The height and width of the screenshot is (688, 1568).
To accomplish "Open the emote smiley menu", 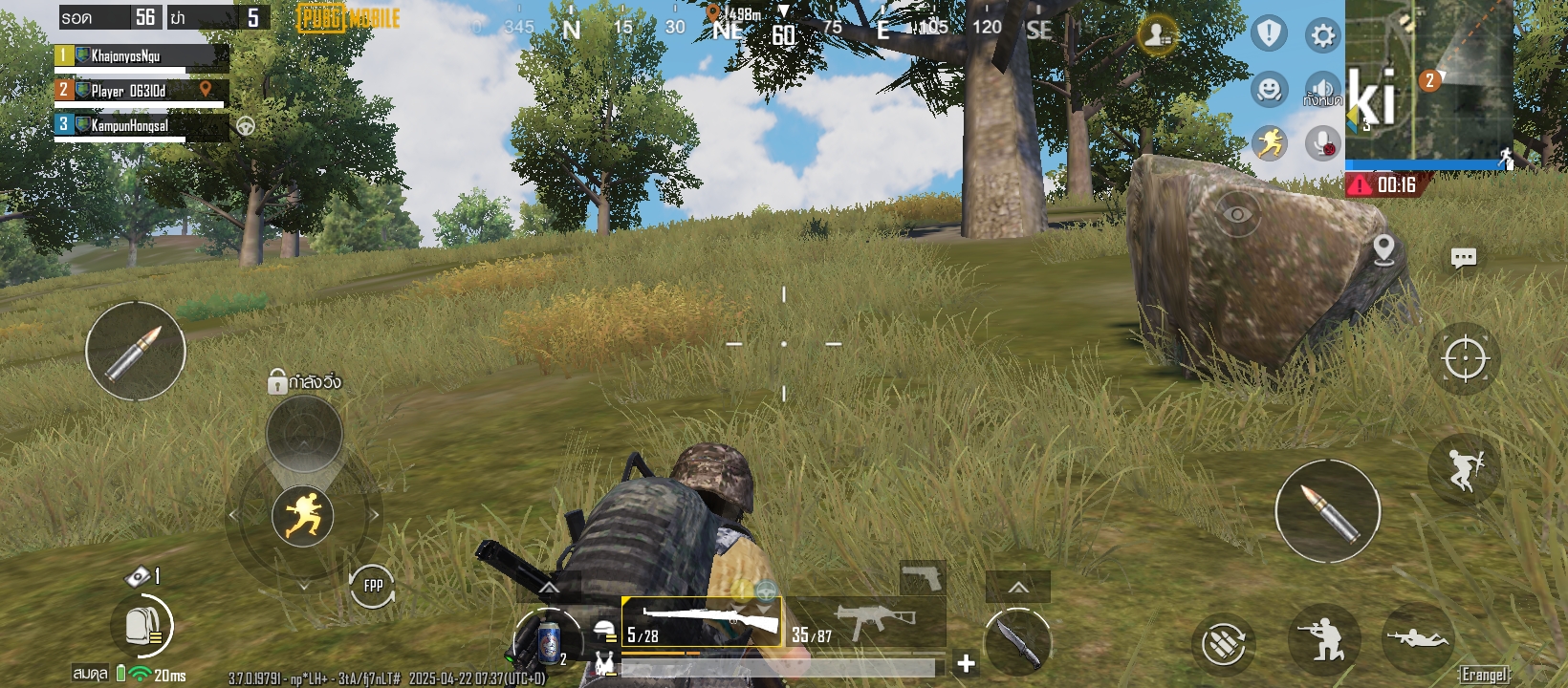I will (x=1269, y=90).
